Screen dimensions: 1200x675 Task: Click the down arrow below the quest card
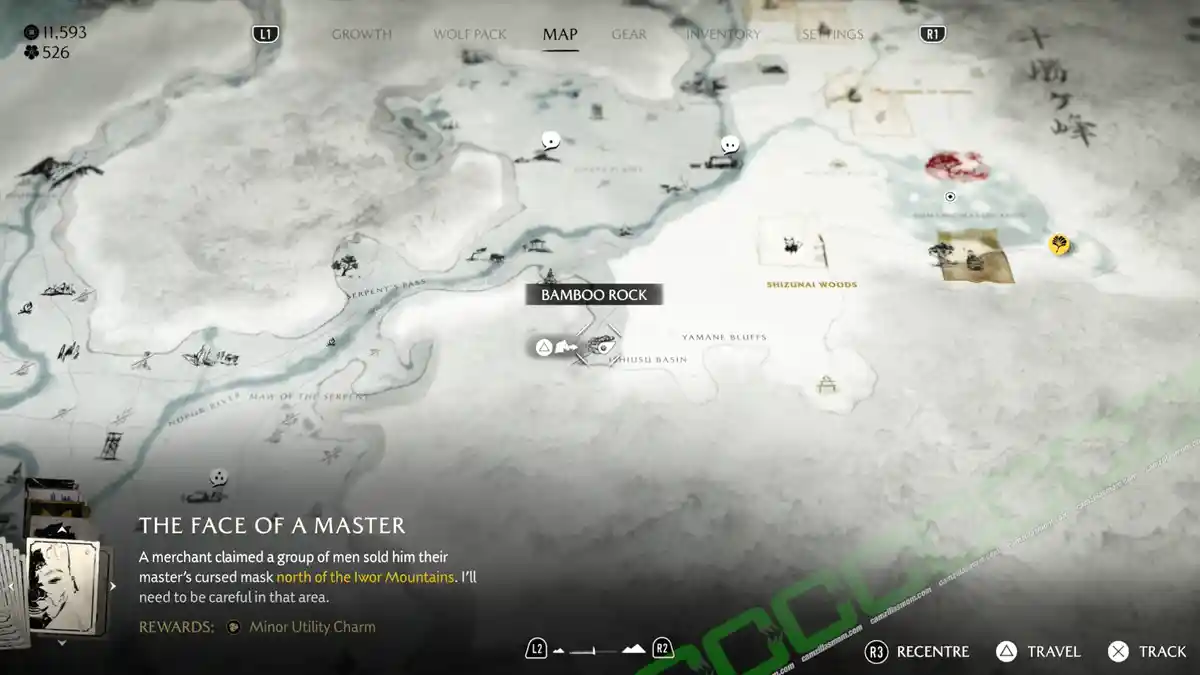point(62,643)
